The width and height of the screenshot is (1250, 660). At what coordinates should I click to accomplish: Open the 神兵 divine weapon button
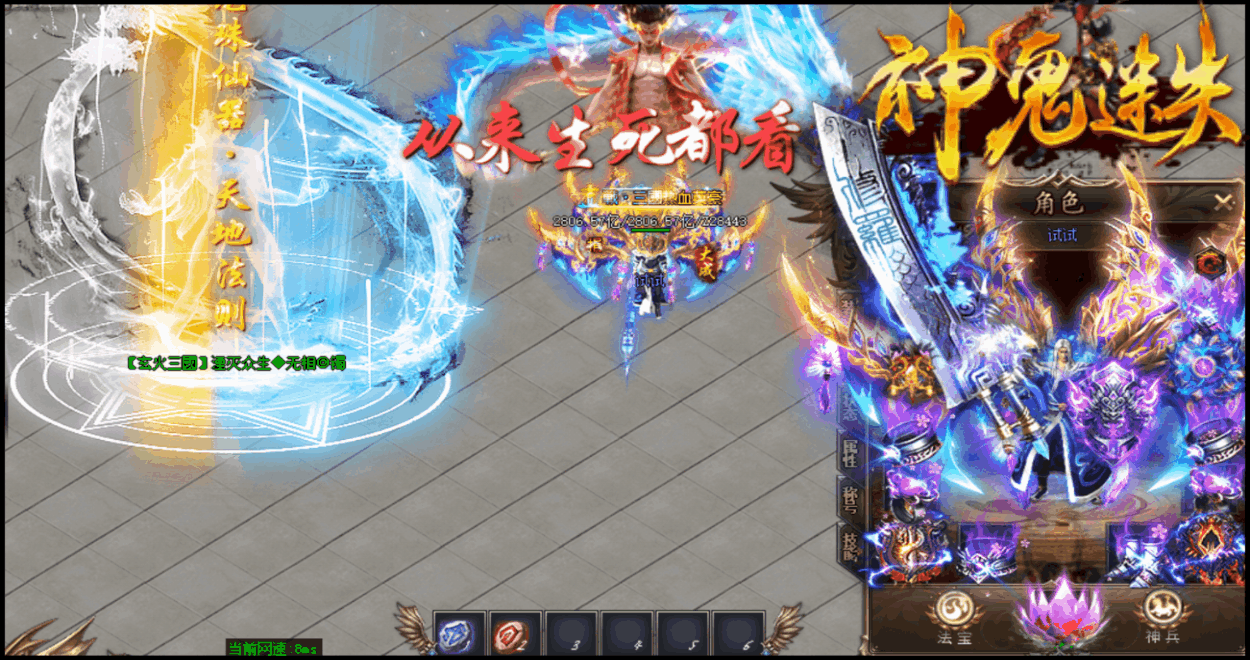[x=1161, y=610]
